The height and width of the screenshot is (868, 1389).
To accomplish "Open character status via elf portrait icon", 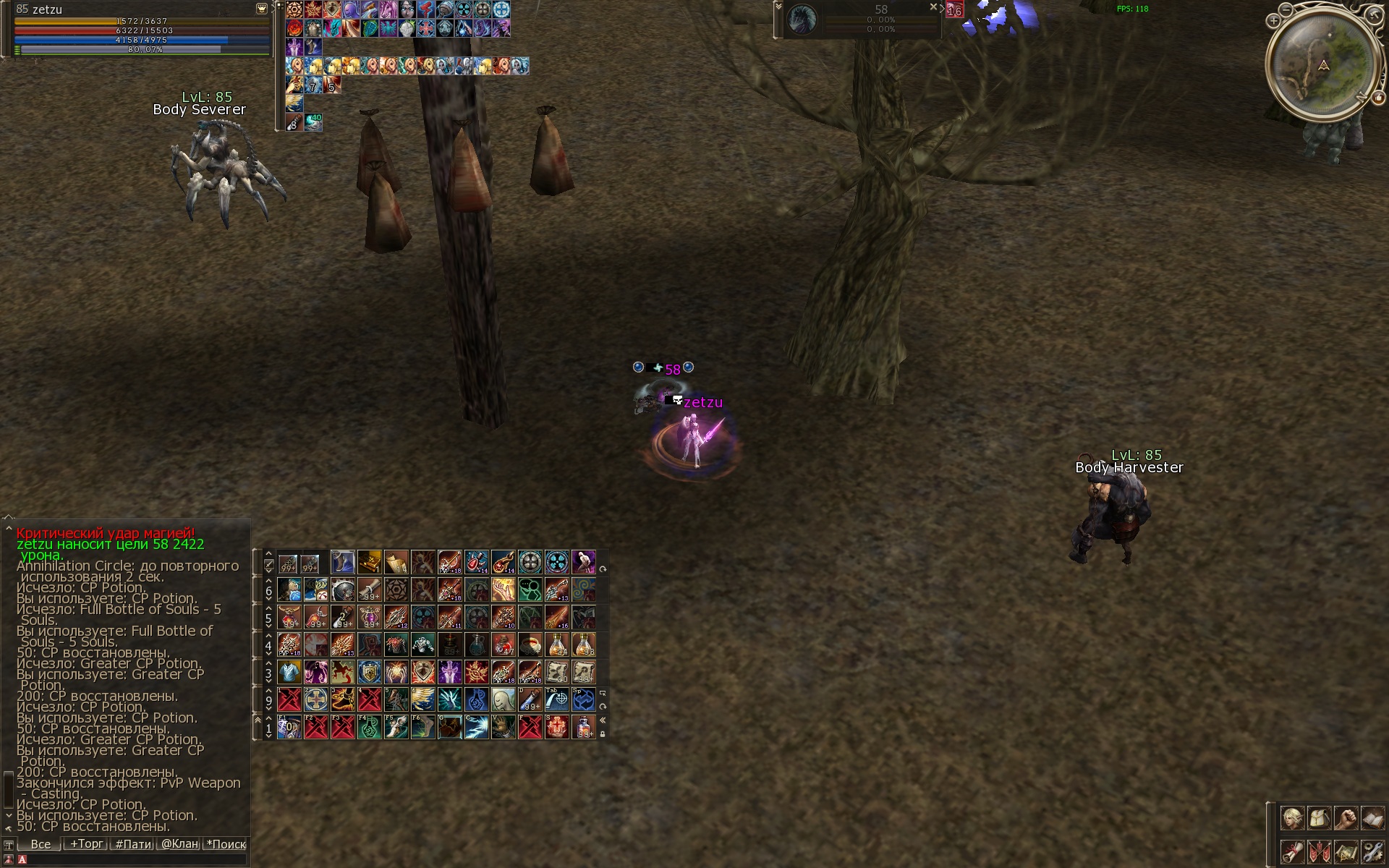I will click(x=1292, y=819).
